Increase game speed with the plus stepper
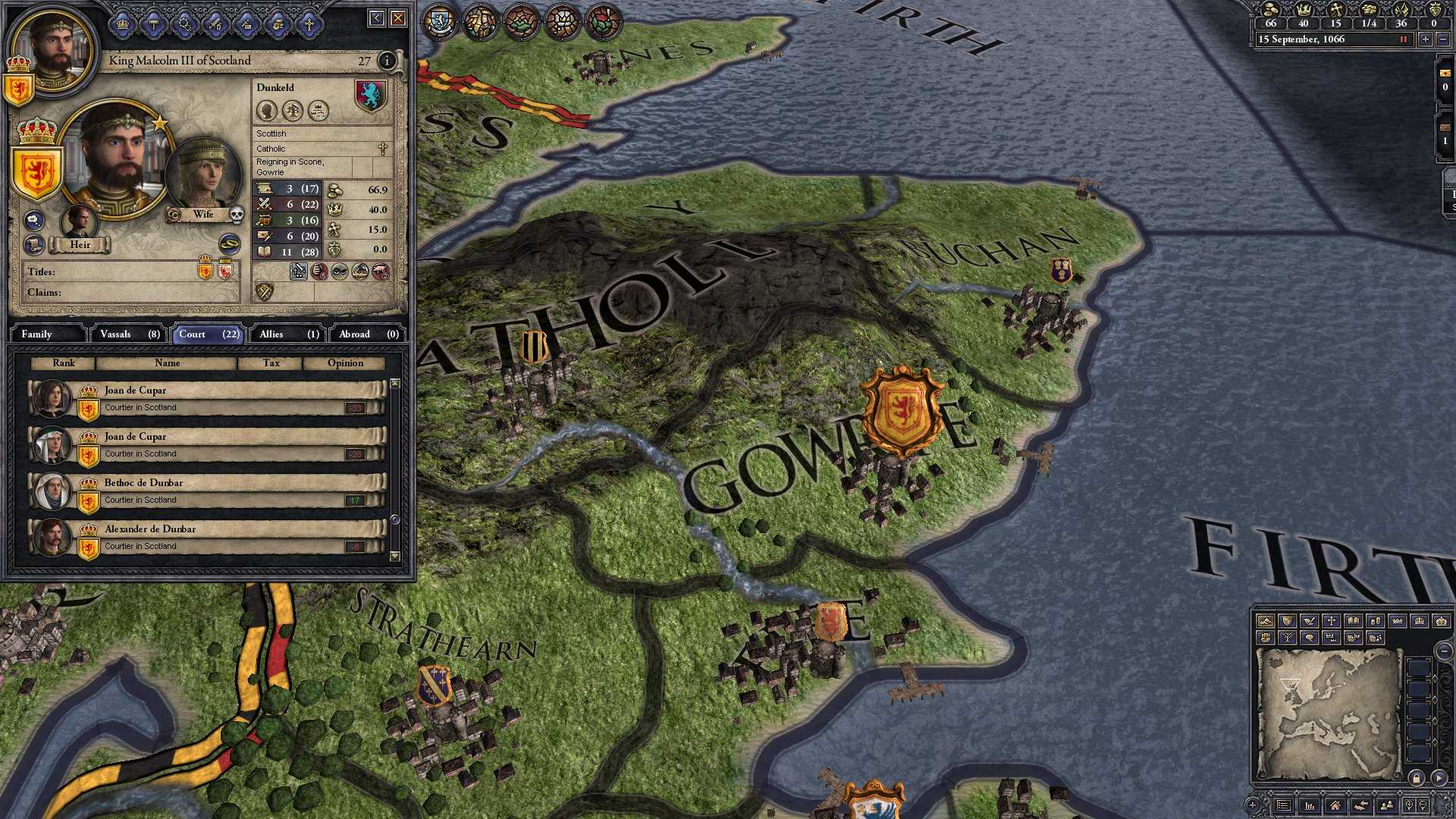 click(x=1425, y=39)
